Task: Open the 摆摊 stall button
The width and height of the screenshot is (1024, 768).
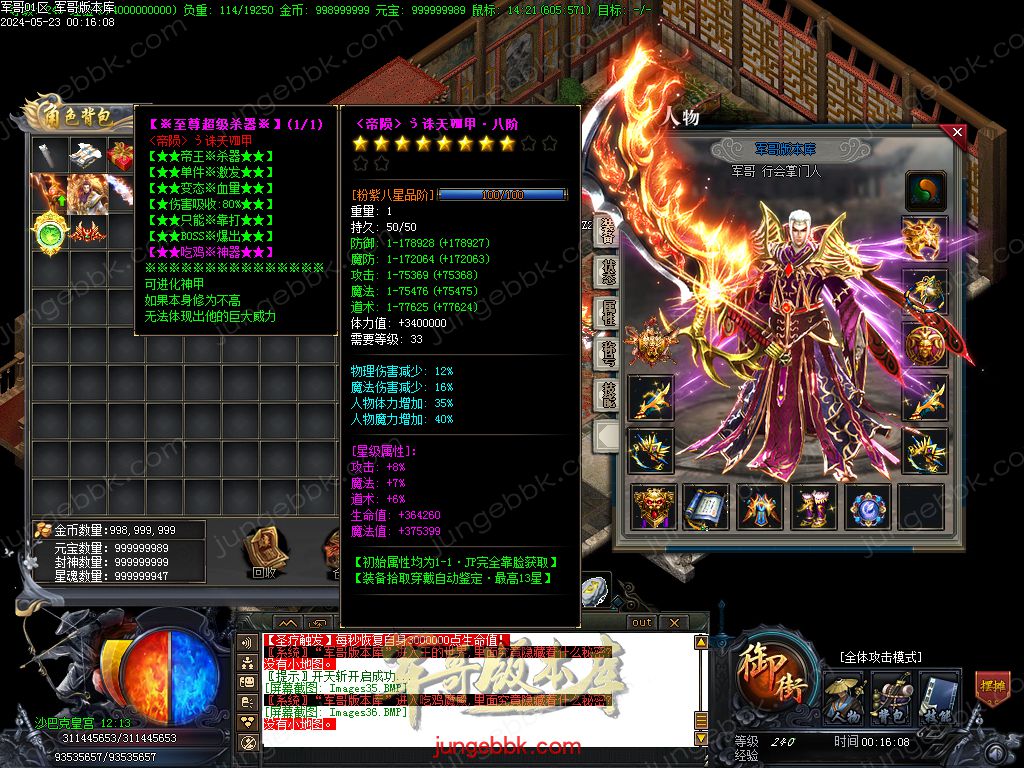Action: tap(992, 690)
